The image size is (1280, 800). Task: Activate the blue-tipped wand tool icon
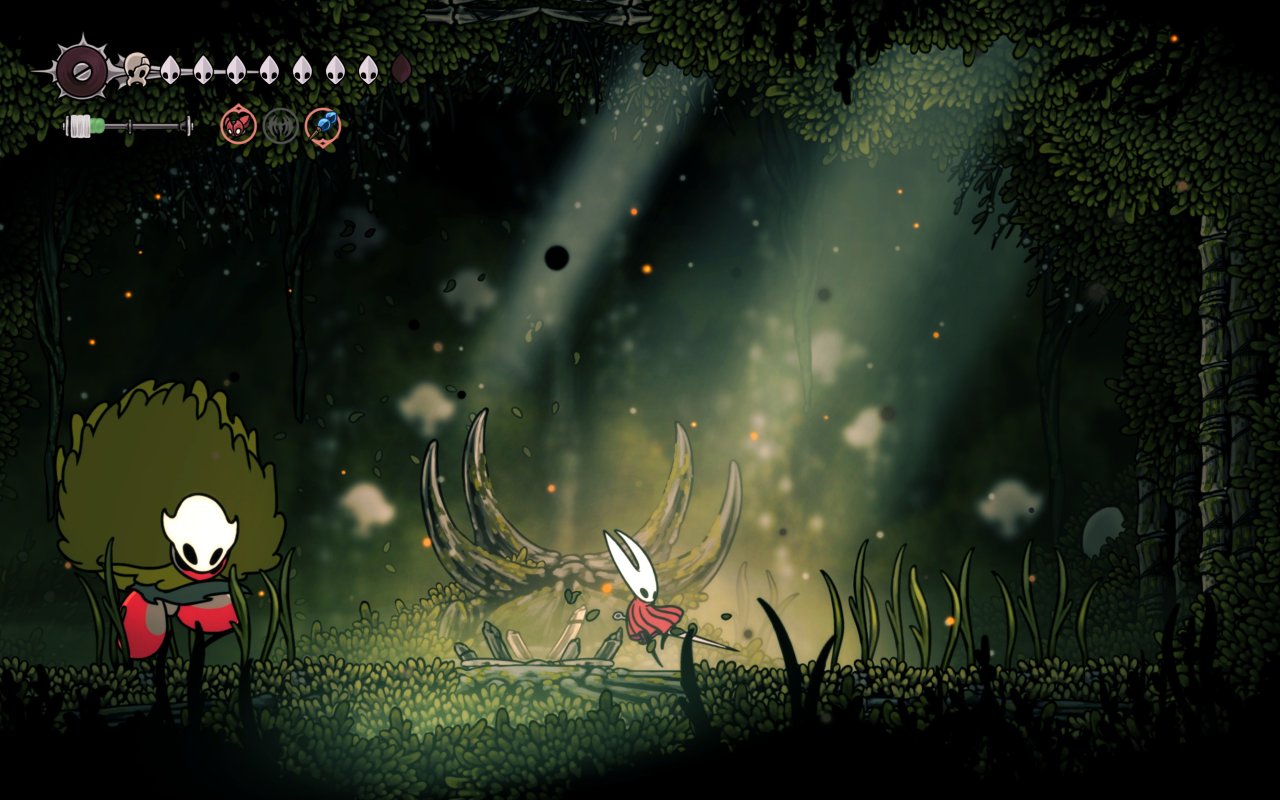323,126
